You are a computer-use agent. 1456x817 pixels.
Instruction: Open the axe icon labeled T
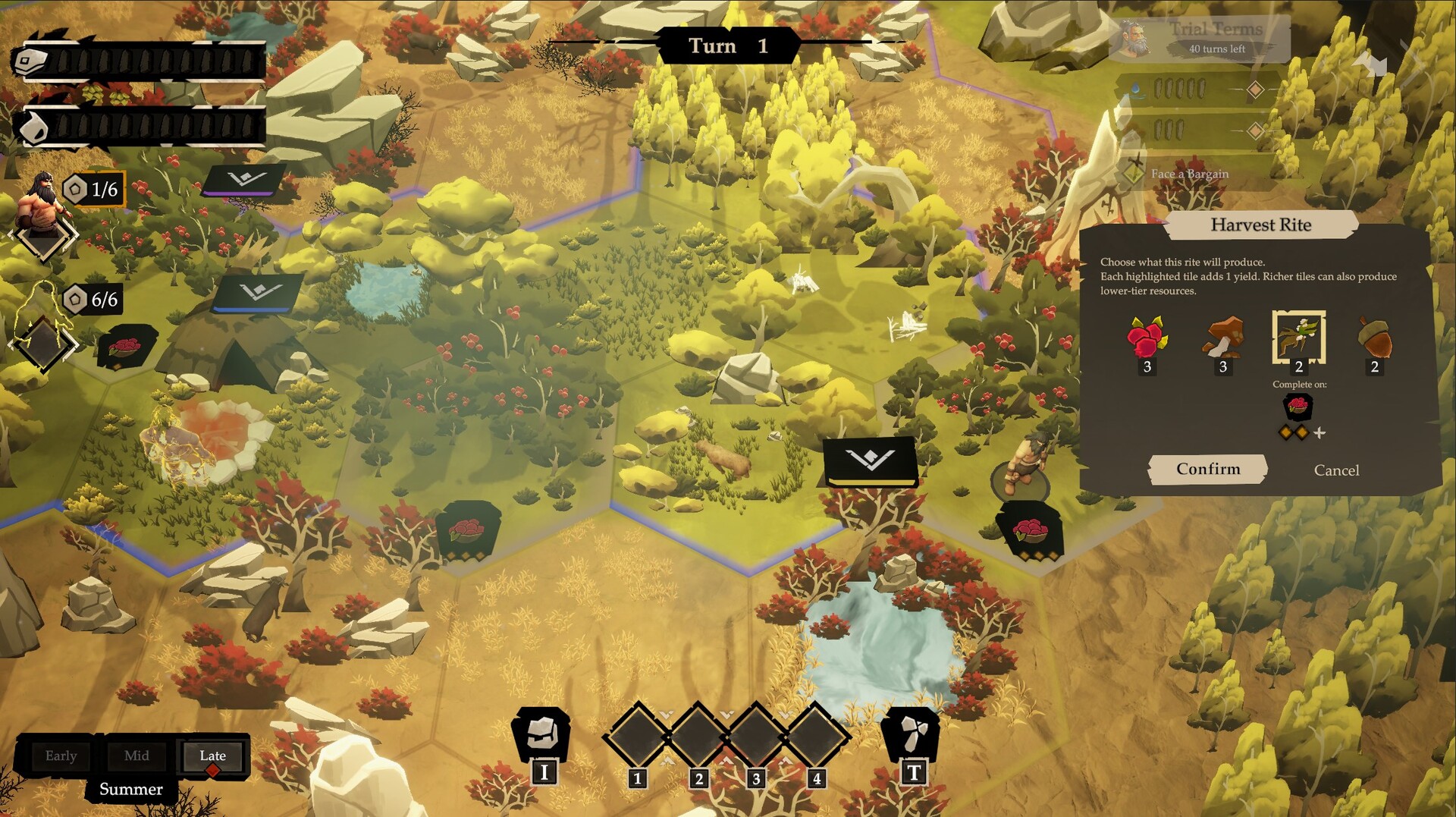click(912, 736)
